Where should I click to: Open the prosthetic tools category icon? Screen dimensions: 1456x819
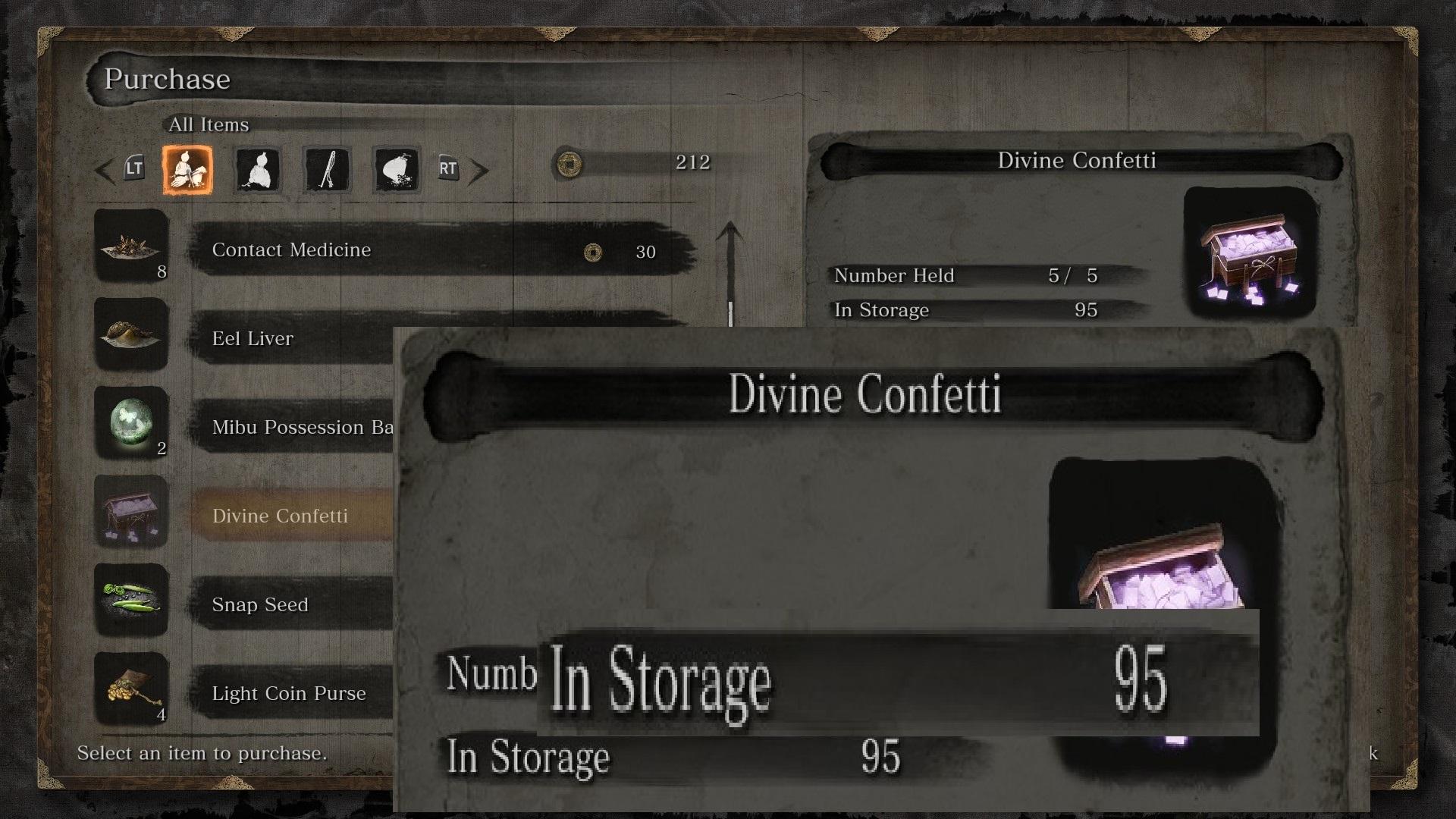[x=326, y=168]
